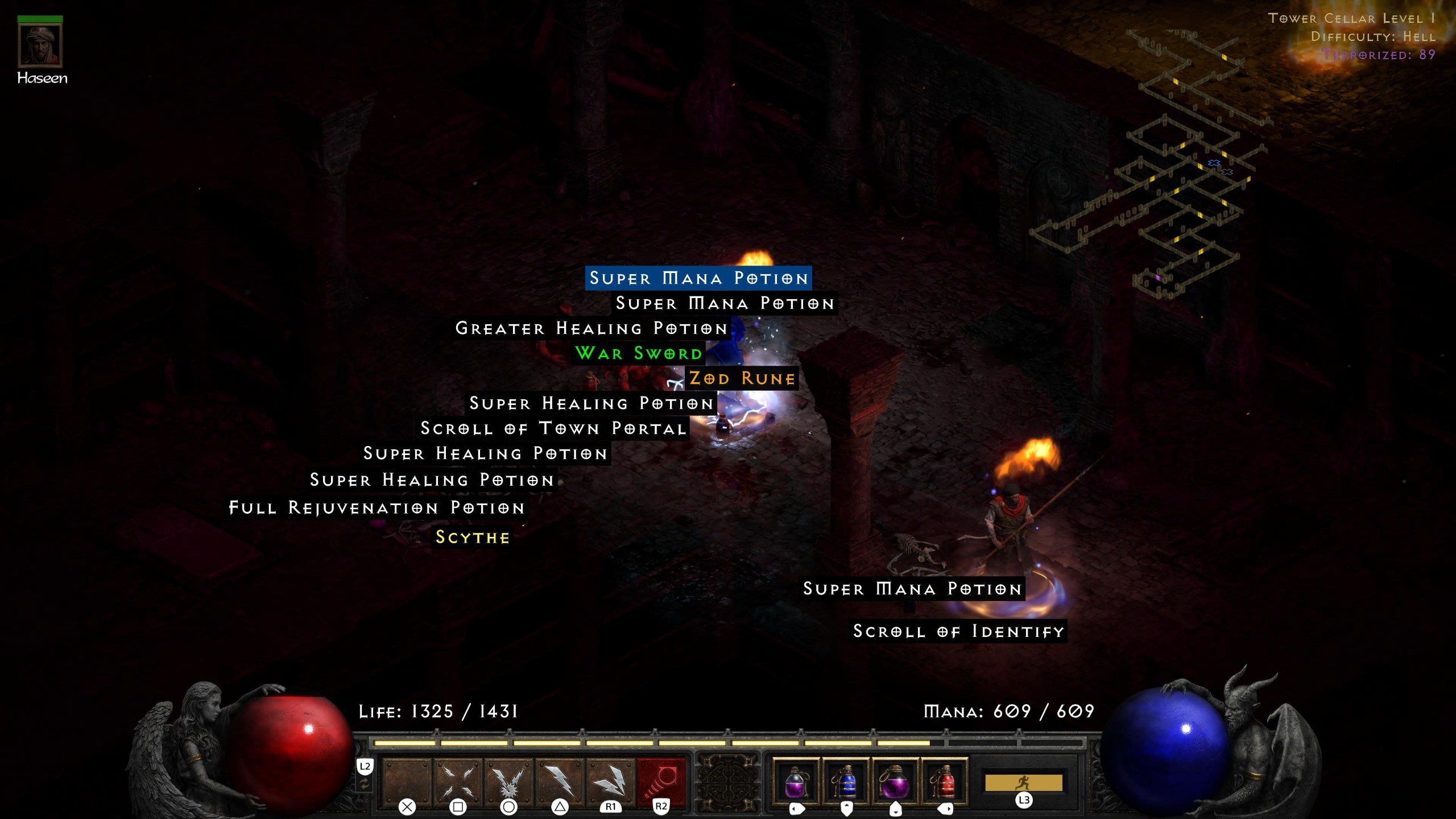Toggle the run/walk stamina button
Viewport: 1456px width, 819px height.
click(1023, 783)
